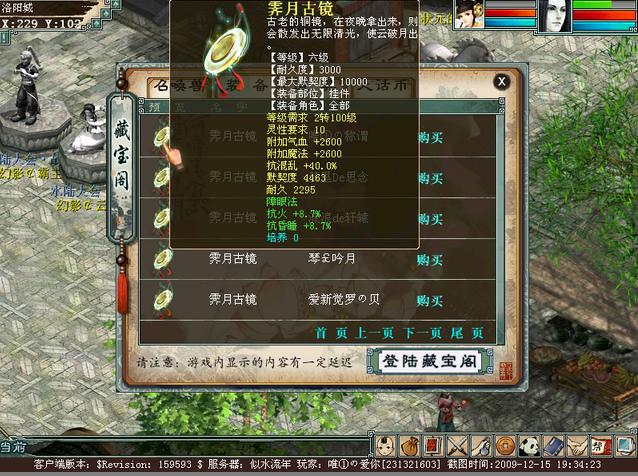638x476 pixels.
Task: Activate the crossed swords icon
Action: coord(458,446)
